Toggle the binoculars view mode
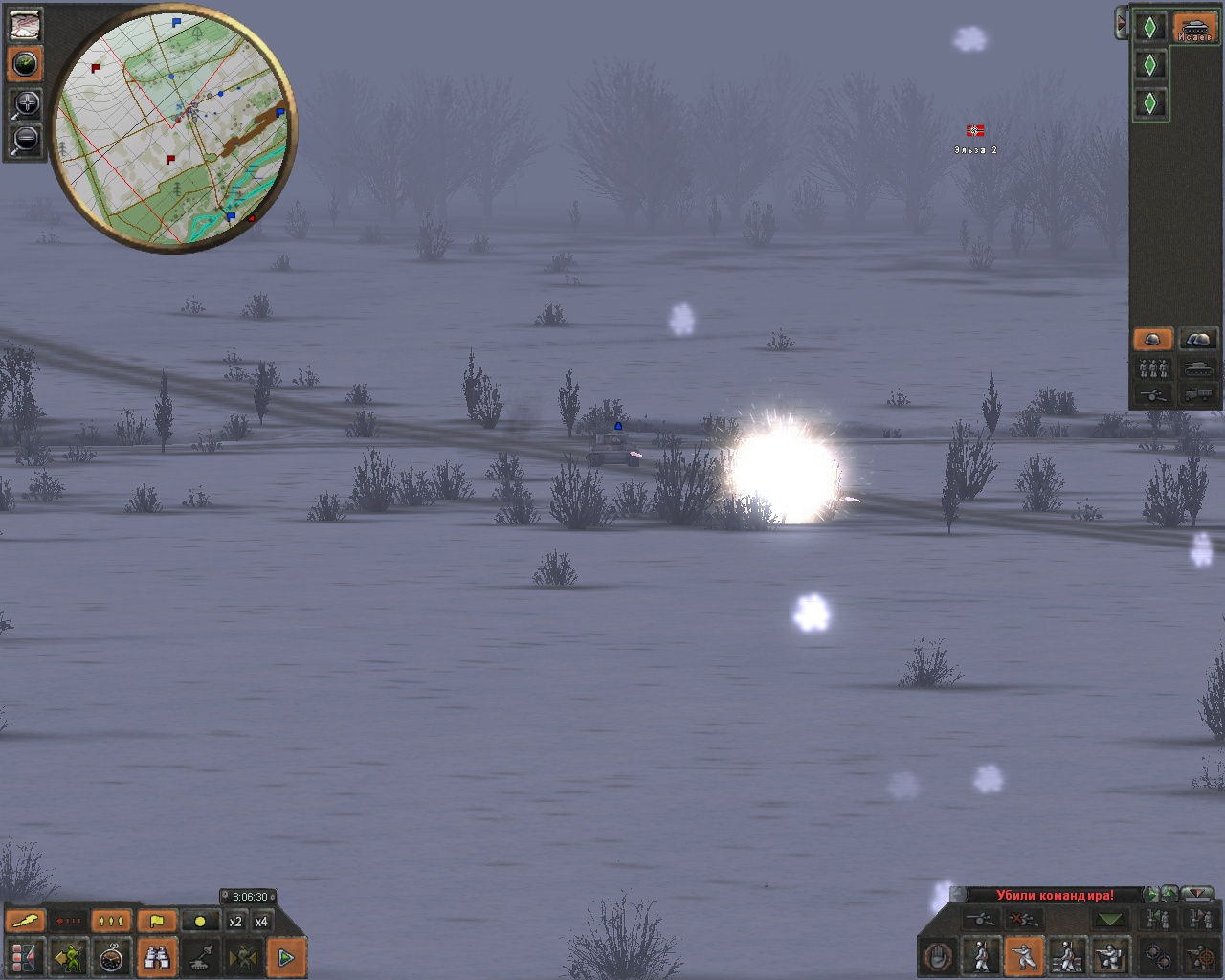This screenshot has height=980, width=1225. [156, 956]
